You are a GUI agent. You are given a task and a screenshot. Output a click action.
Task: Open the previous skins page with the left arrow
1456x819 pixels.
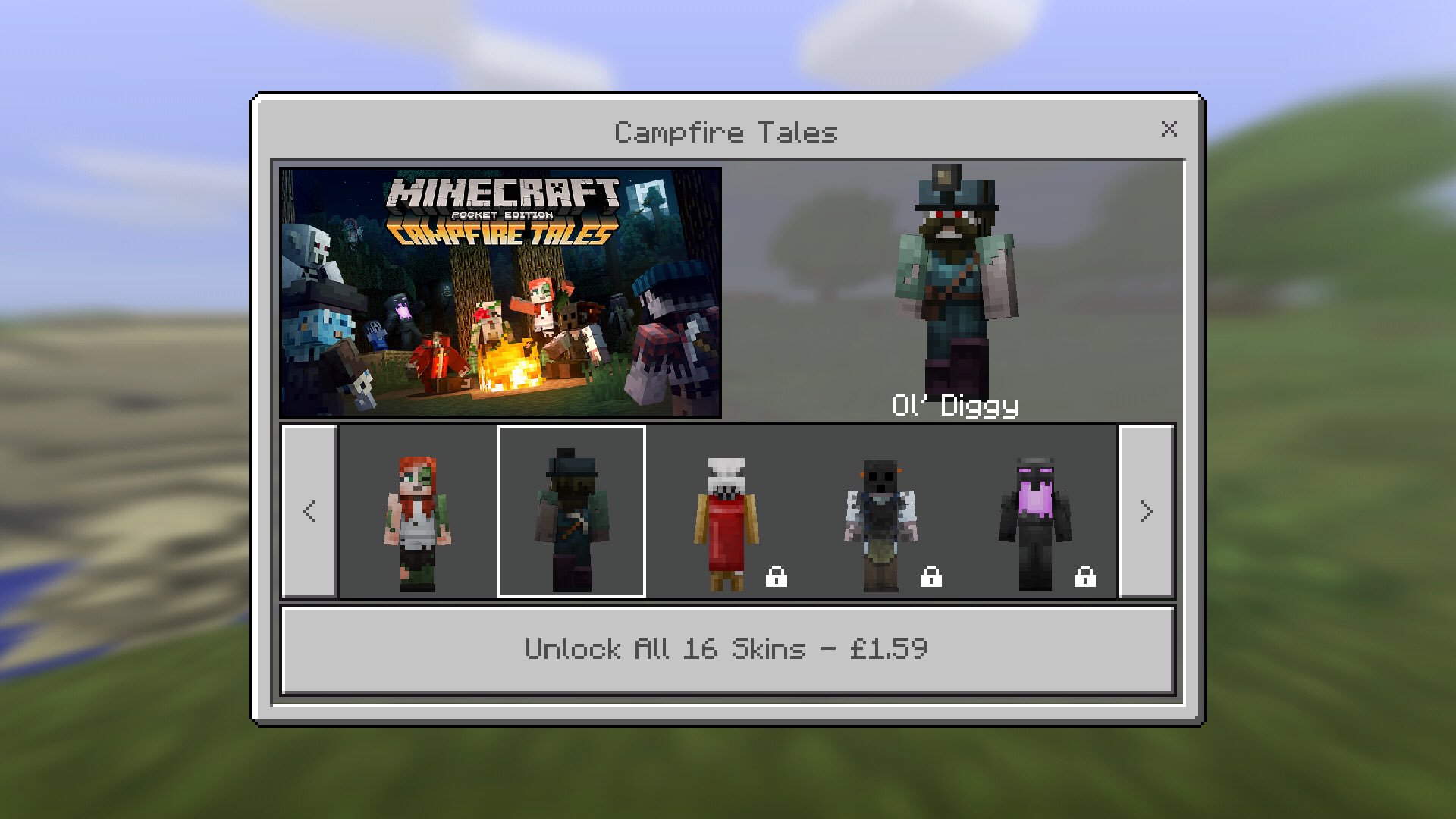pyautogui.click(x=309, y=510)
